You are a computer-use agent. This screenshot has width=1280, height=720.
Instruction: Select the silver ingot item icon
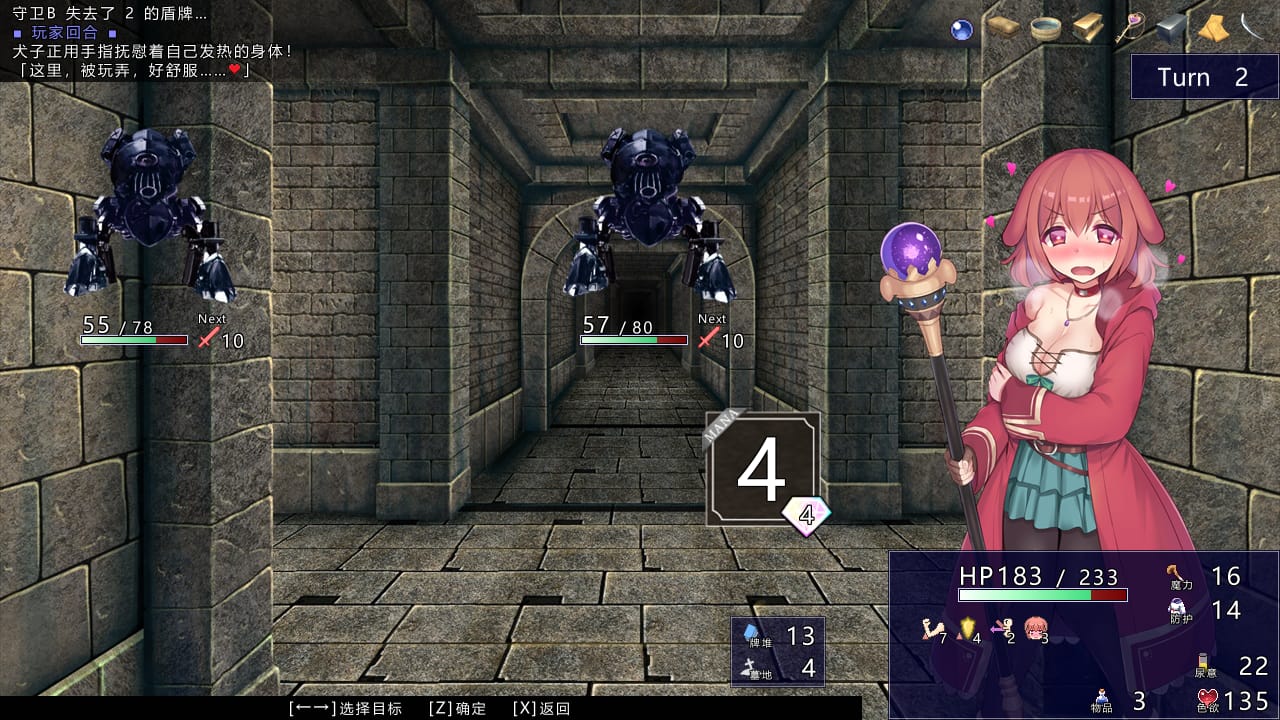click(1170, 28)
